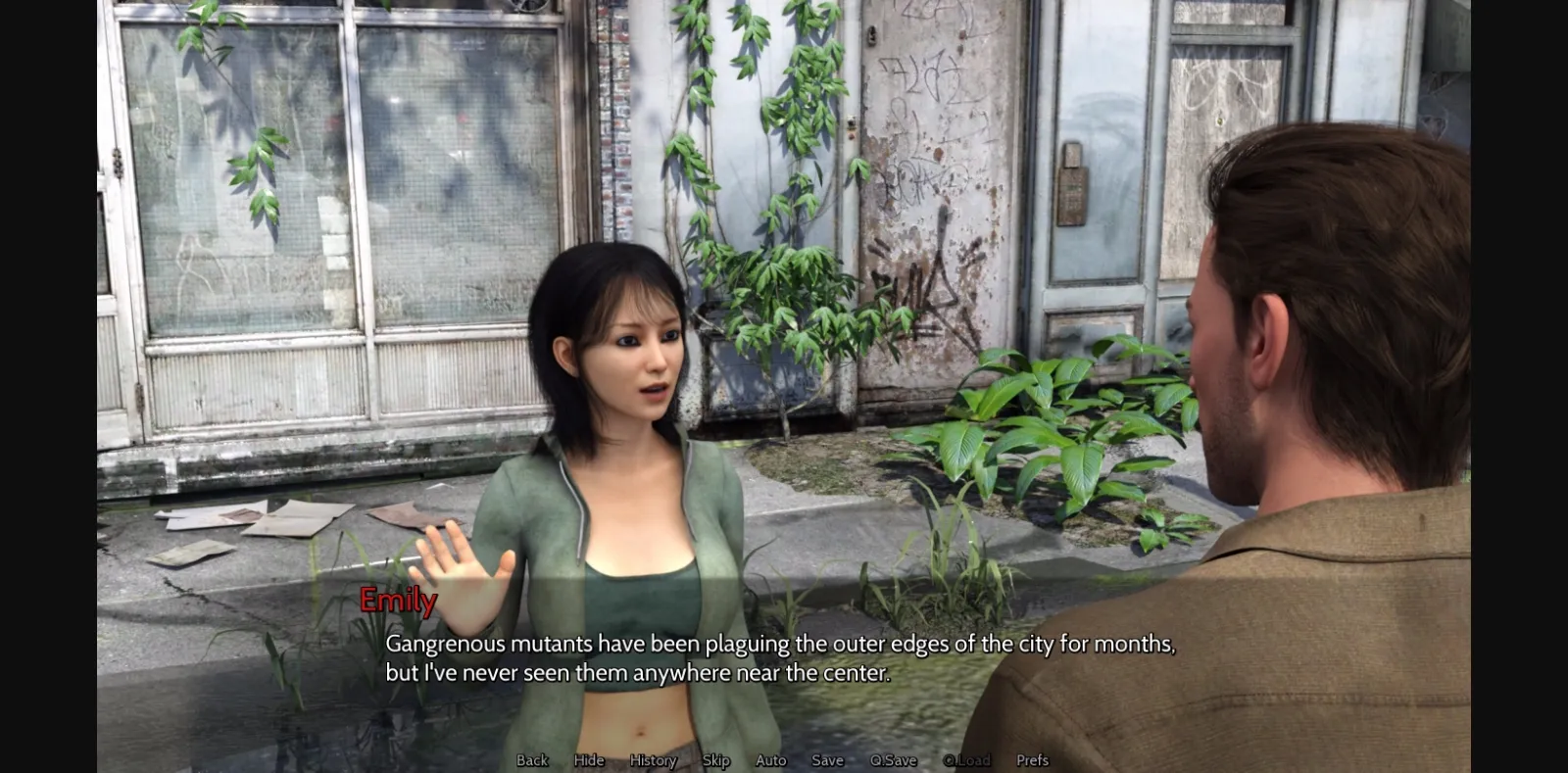1568x773 pixels.
Task: Select History in the quick menu bar
Action: 653,759
